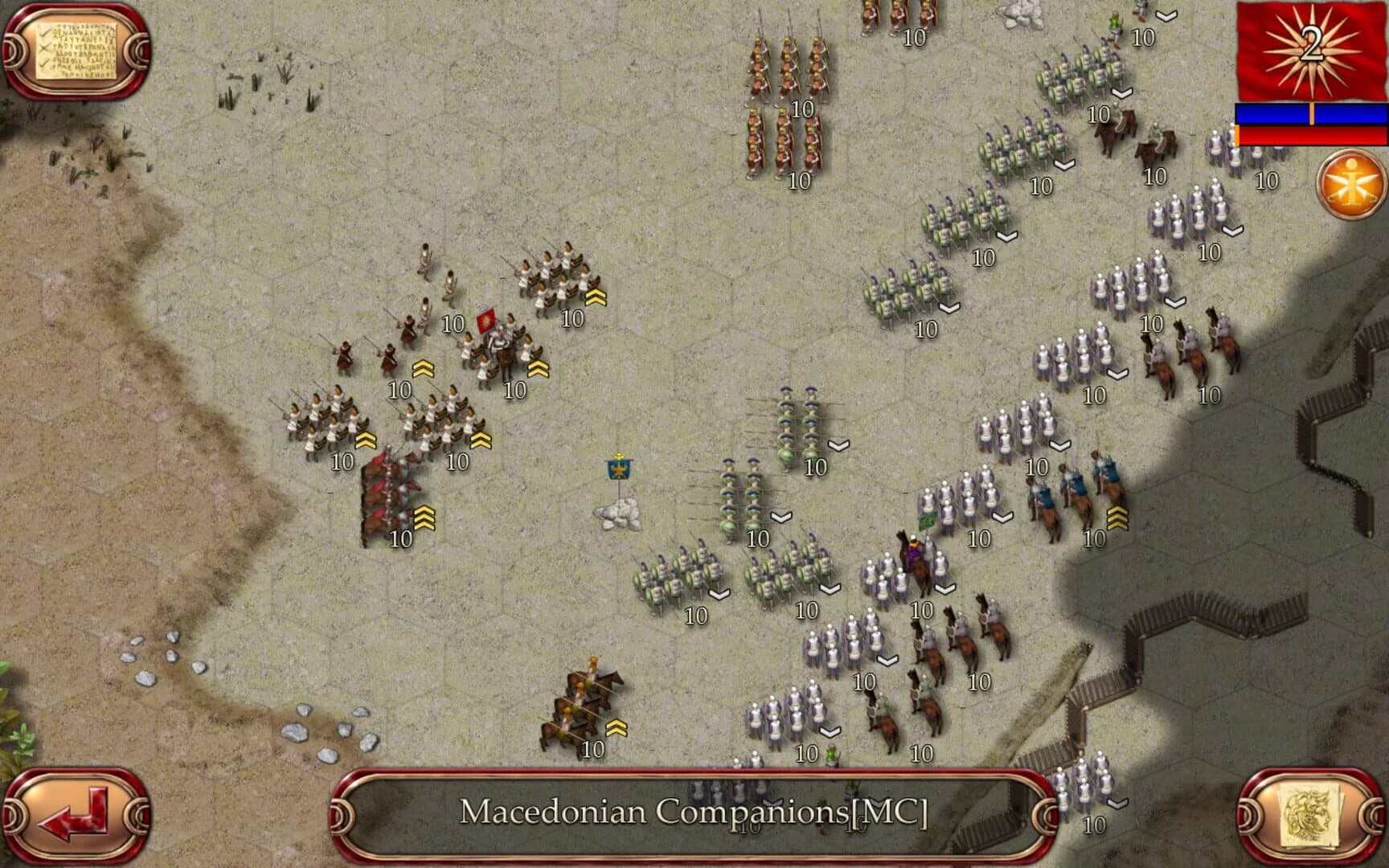
Task: Click the triple gold chevron marker near the chariots
Action: coord(424,518)
